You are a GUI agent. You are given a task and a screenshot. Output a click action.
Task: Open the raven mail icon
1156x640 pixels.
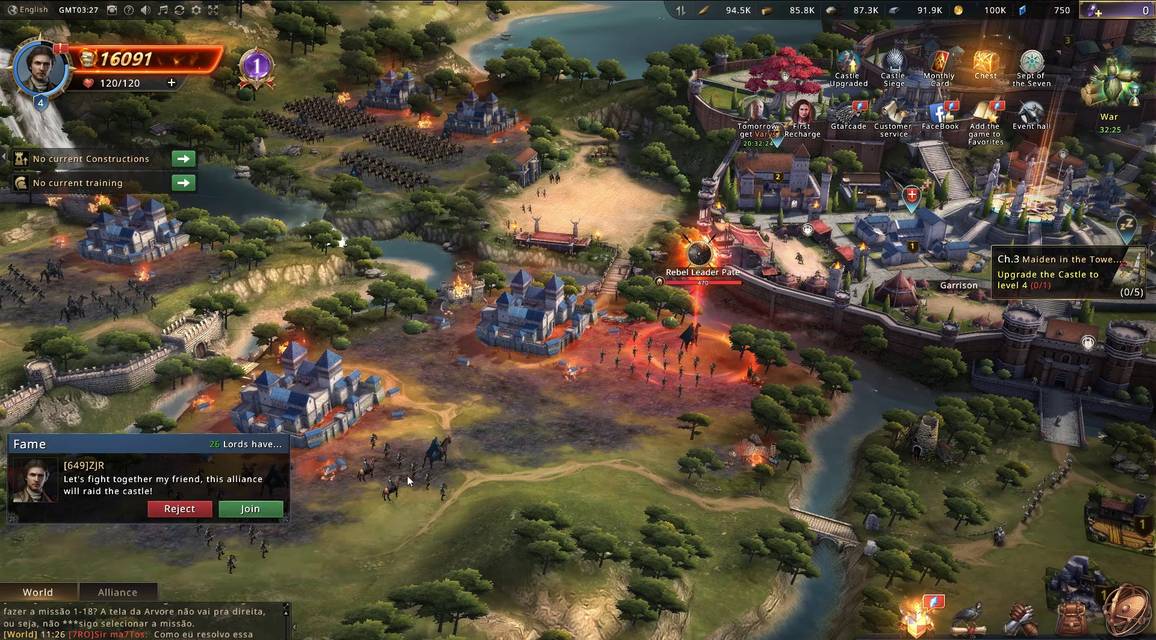click(967, 615)
